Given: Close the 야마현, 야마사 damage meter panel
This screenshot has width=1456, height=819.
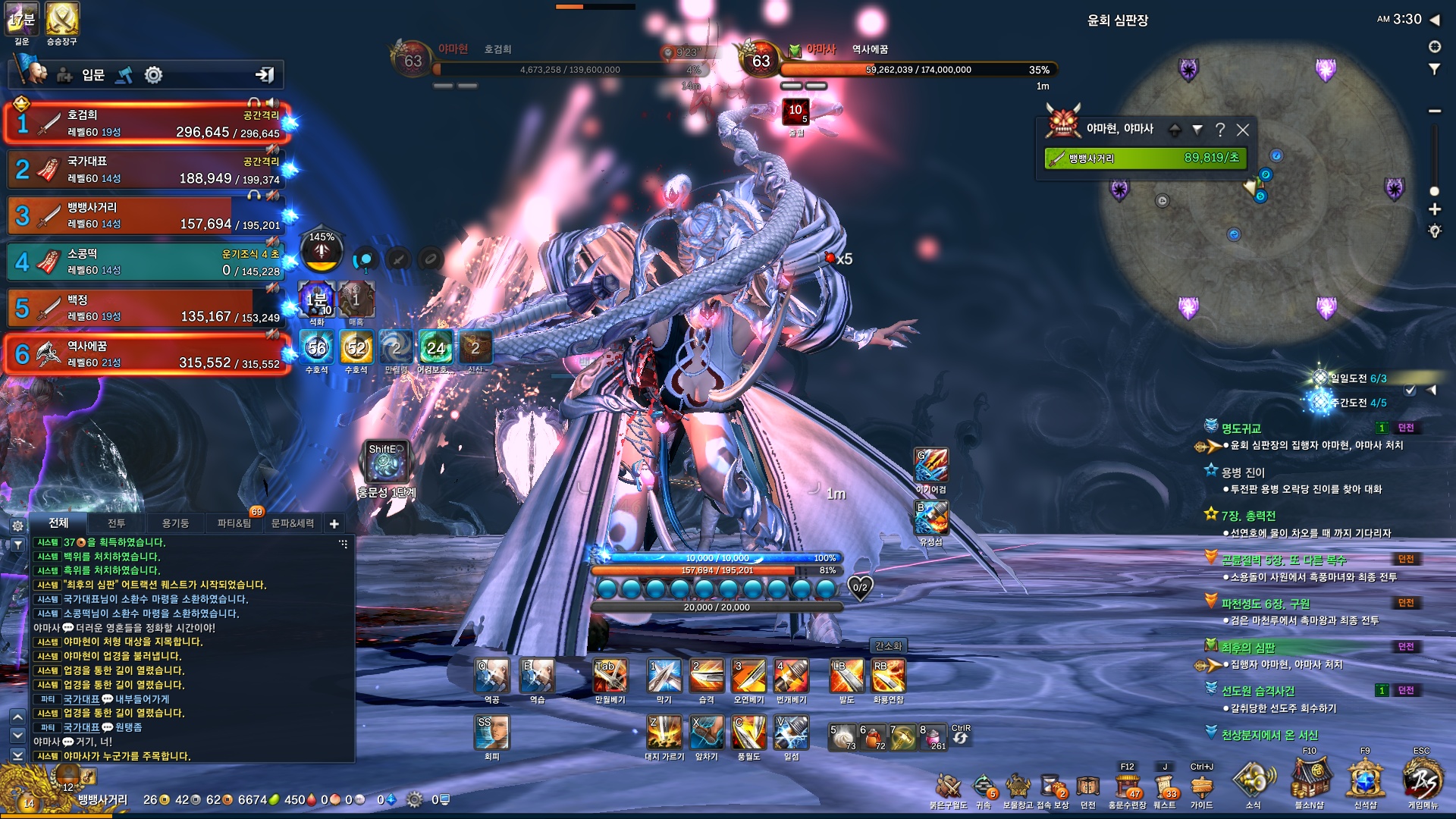Looking at the screenshot, I should [x=1243, y=130].
